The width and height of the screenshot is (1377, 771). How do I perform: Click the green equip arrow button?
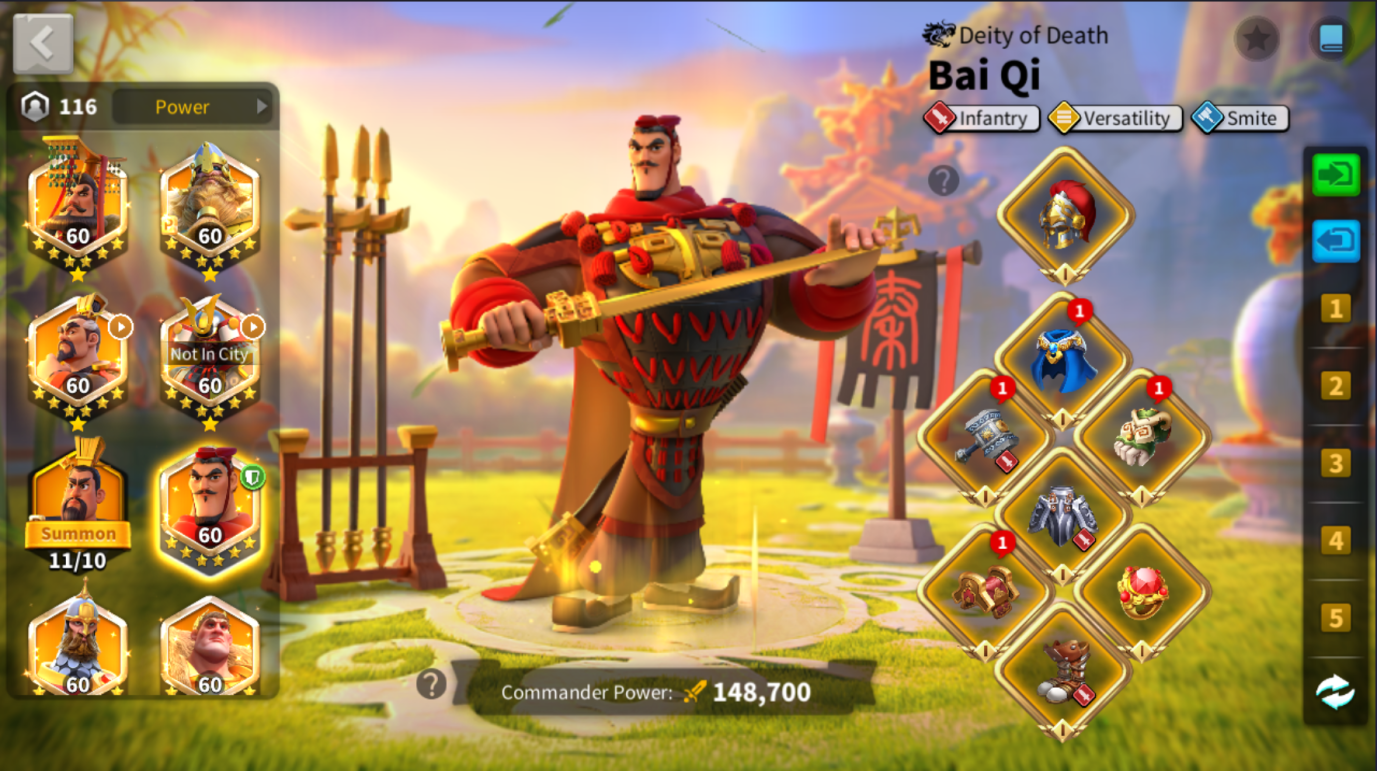click(x=1336, y=175)
